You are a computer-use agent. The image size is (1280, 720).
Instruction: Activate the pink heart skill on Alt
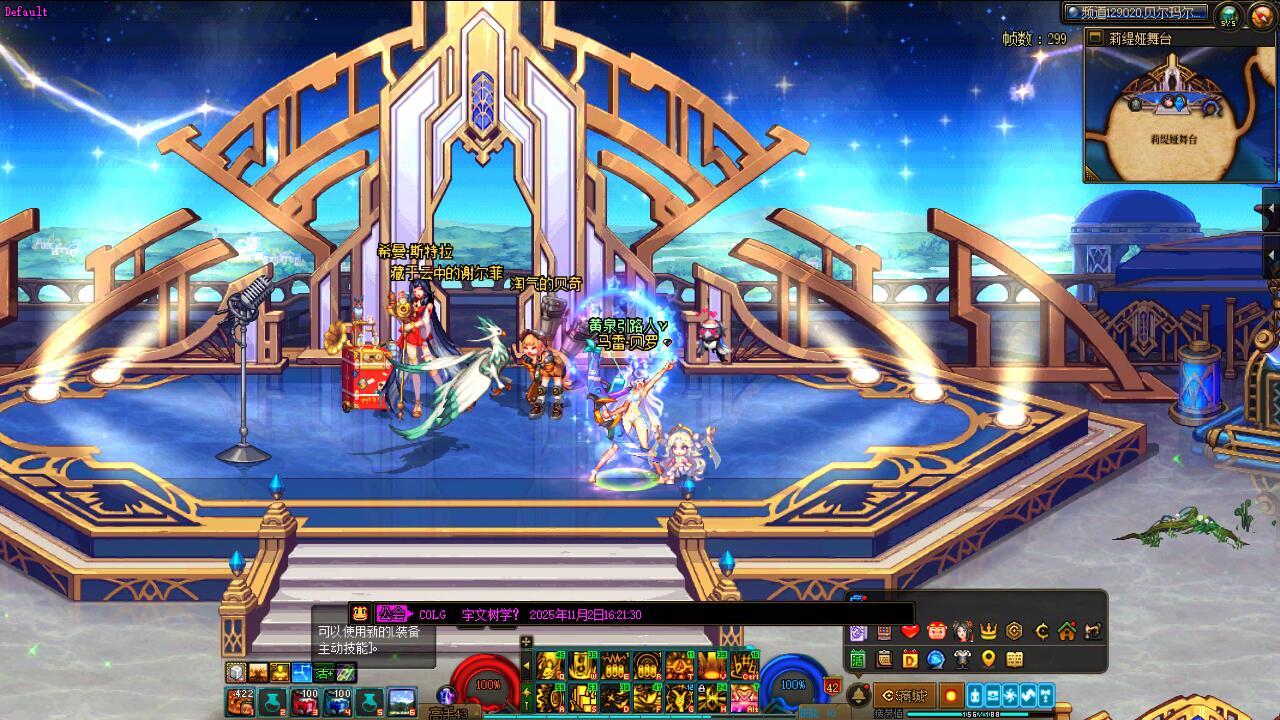coord(744,696)
